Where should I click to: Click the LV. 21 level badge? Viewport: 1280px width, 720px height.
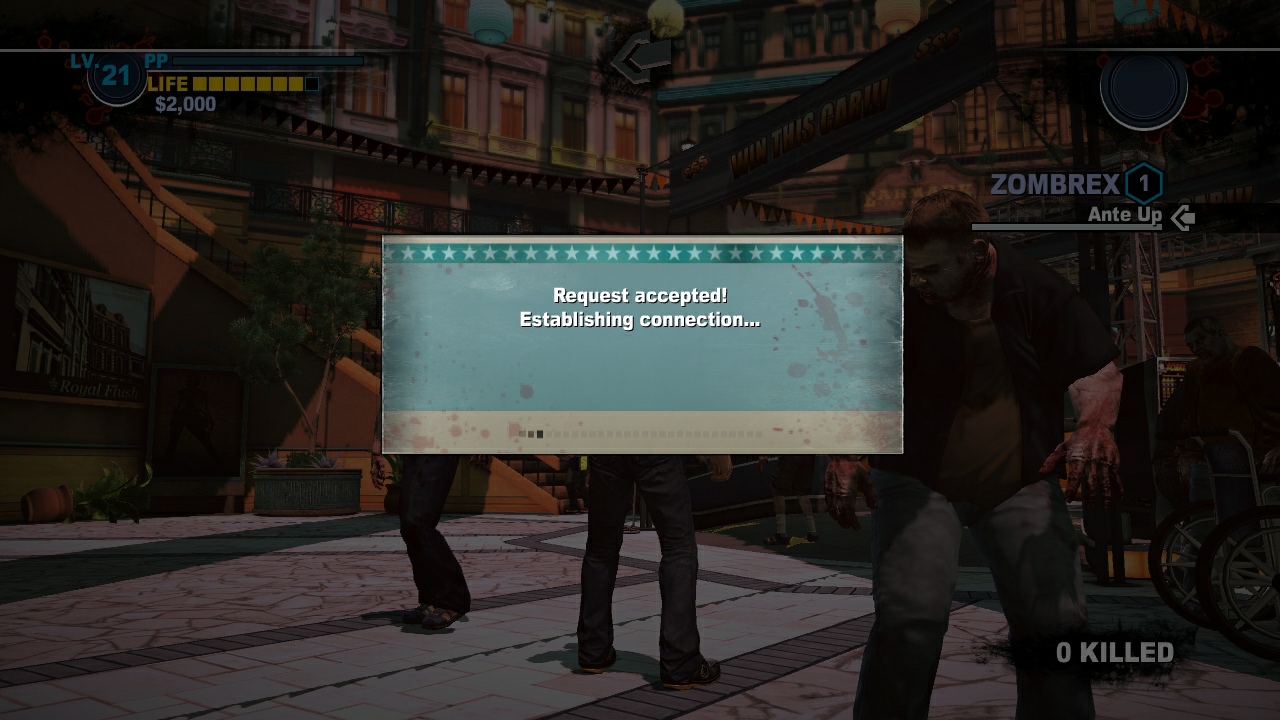click(x=115, y=77)
